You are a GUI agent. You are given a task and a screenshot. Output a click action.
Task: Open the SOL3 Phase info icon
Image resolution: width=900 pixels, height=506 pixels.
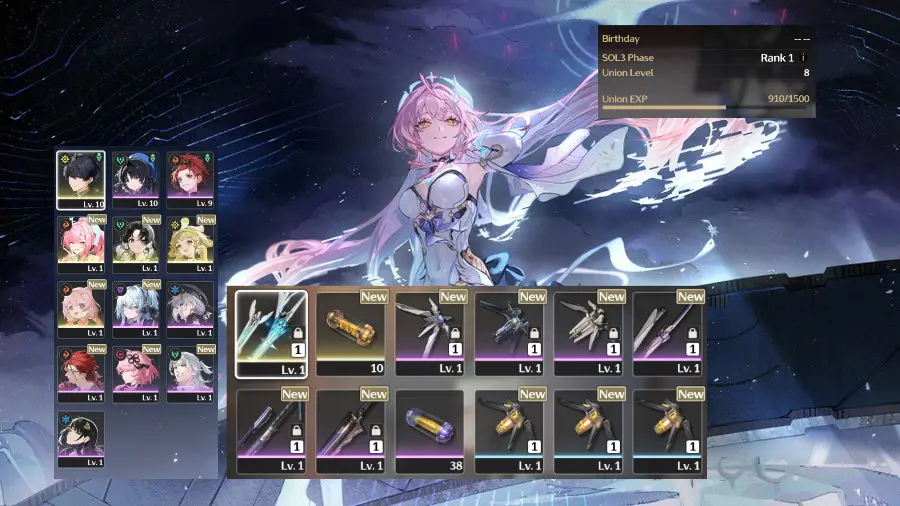(802, 58)
